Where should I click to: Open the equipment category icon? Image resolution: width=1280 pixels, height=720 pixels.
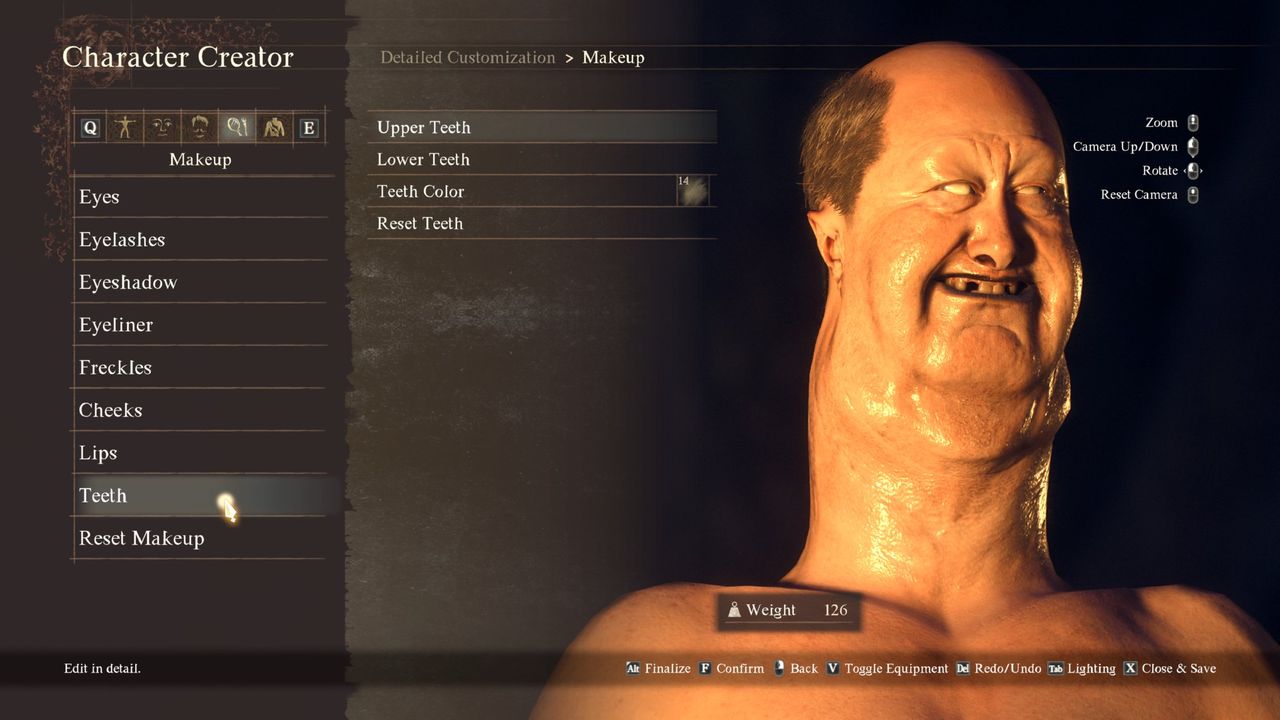tap(274, 127)
